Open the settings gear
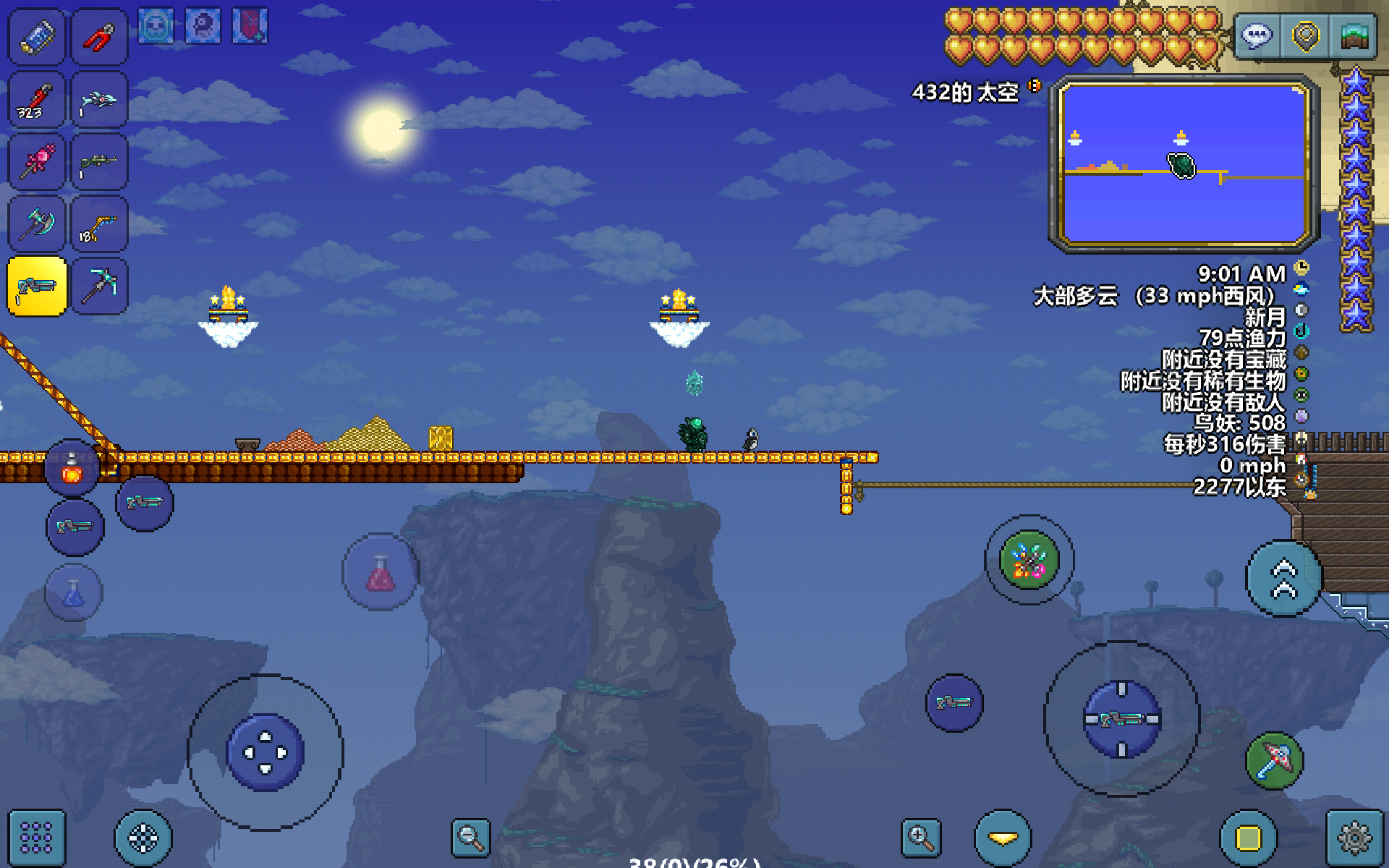The width and height of the screenshot is (1389, 868). pyautogui.click(x=1354, y=838)
